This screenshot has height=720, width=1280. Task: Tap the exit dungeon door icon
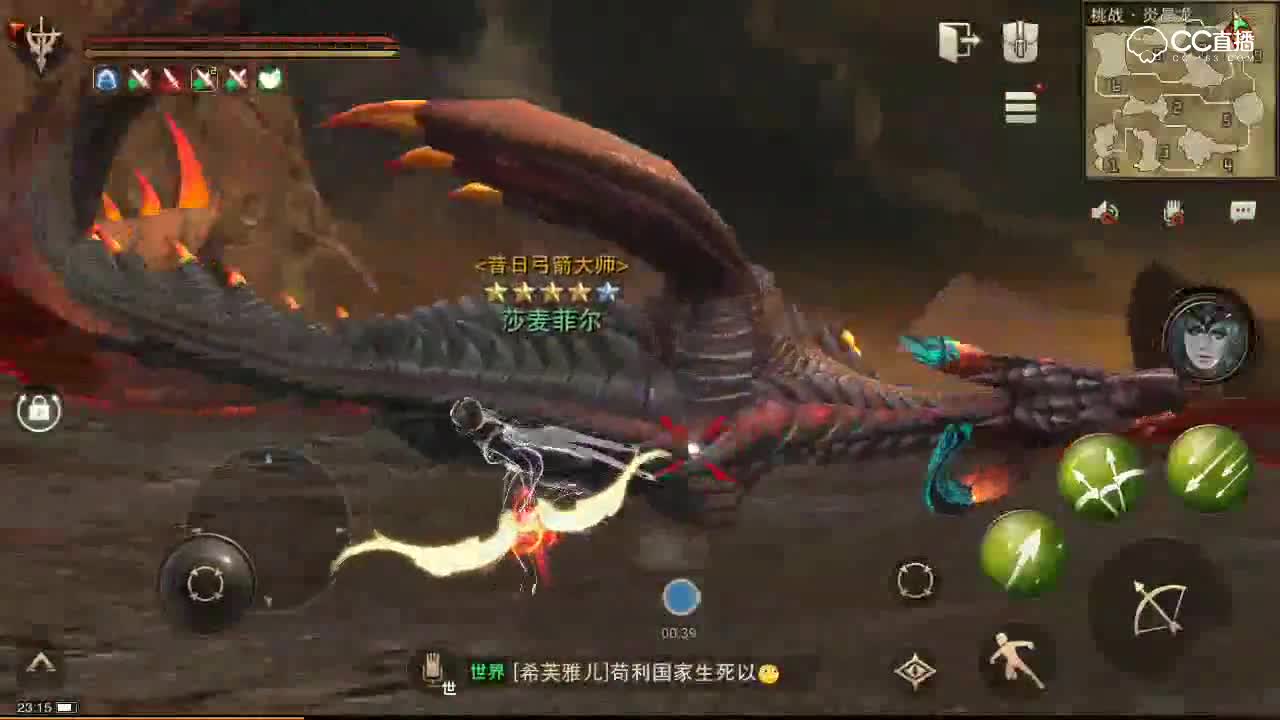point(960,40)
